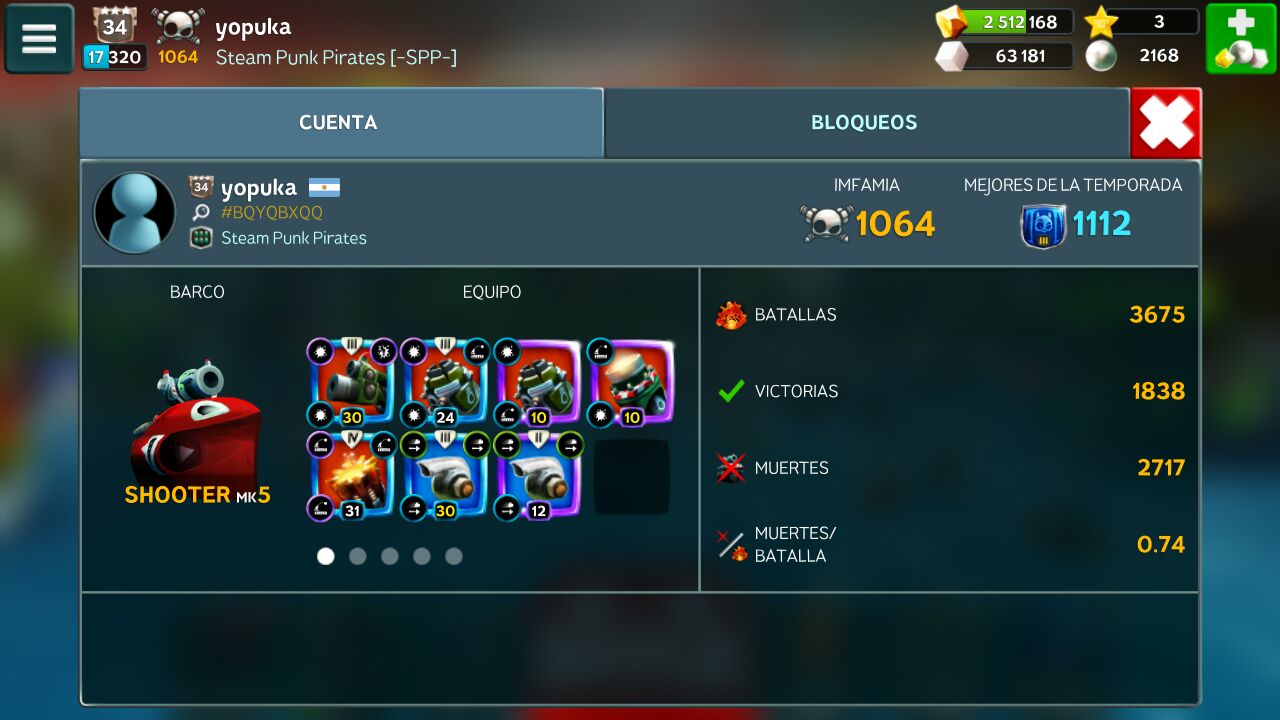Viewport: 1280px width, 720px height.
Task: Tap the pearl currency counter
Action: point(1142,56)
